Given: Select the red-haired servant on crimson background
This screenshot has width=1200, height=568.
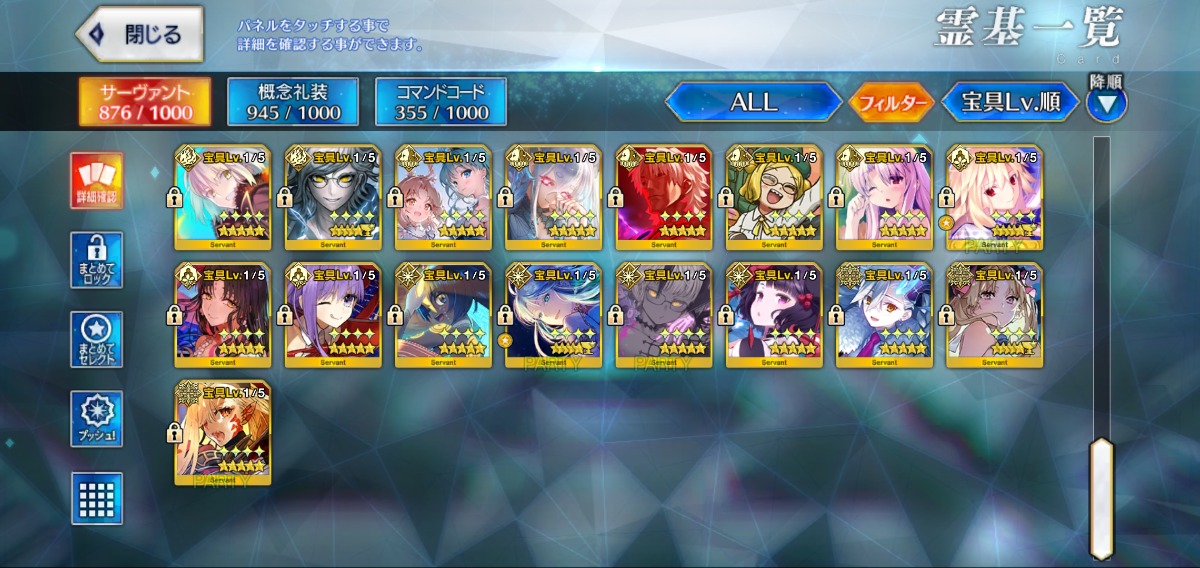Looking at the screenshot, I should tap(662, 197).
